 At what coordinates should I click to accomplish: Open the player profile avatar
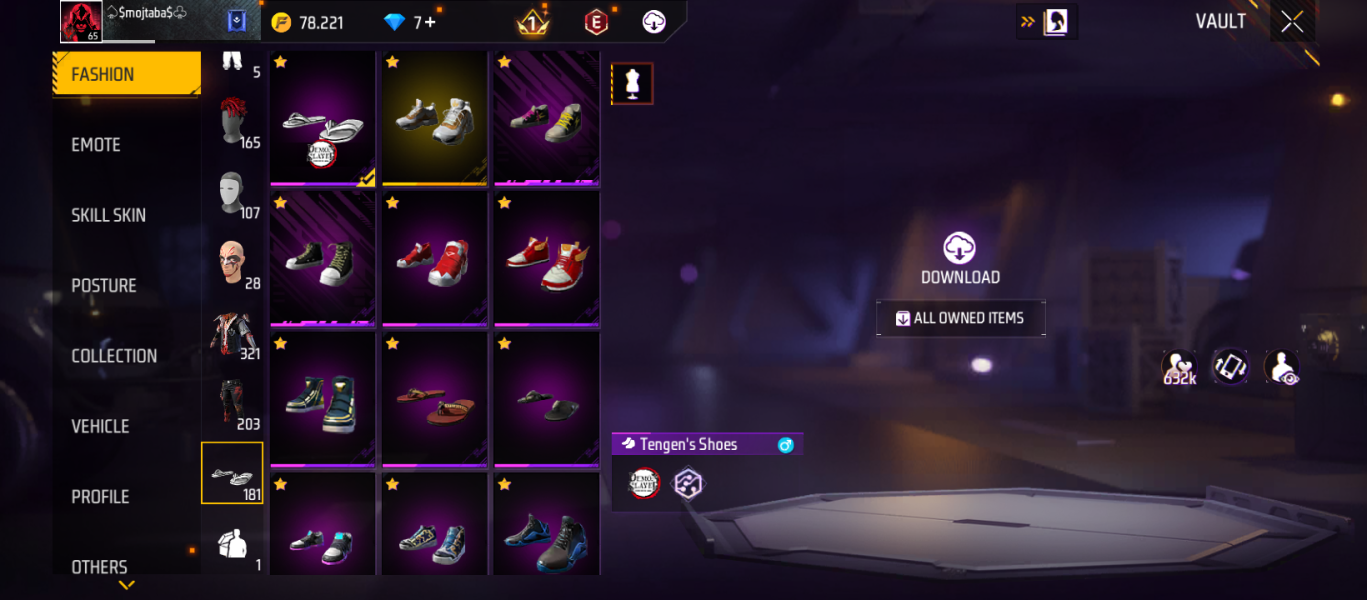click(x=80, y=21)
